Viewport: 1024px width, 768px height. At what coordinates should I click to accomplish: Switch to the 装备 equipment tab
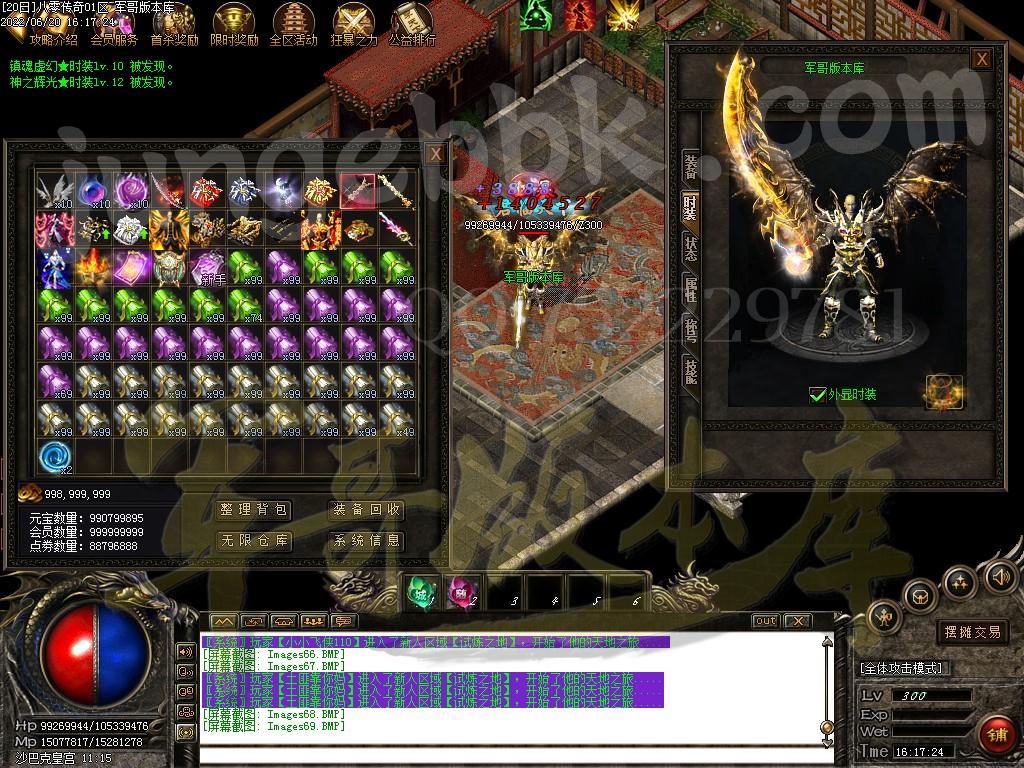coord(690,165)
